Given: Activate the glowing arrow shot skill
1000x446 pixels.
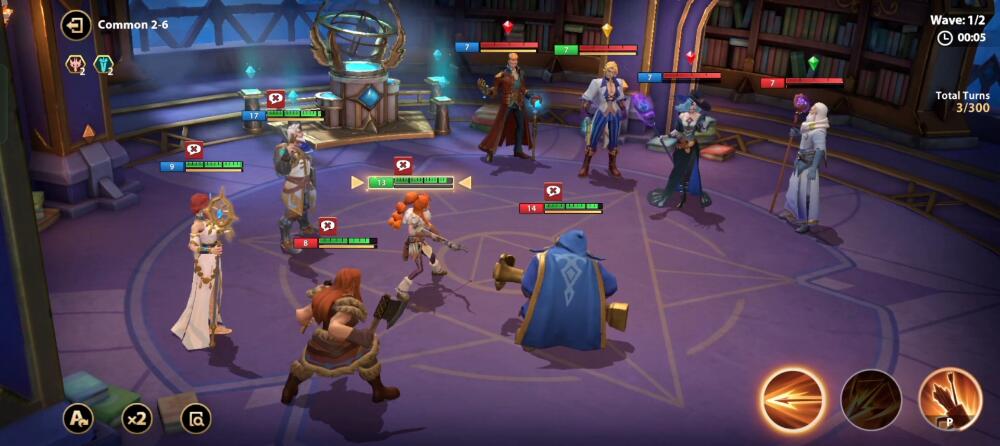Looking at the screenshot, I should (793, 398).
